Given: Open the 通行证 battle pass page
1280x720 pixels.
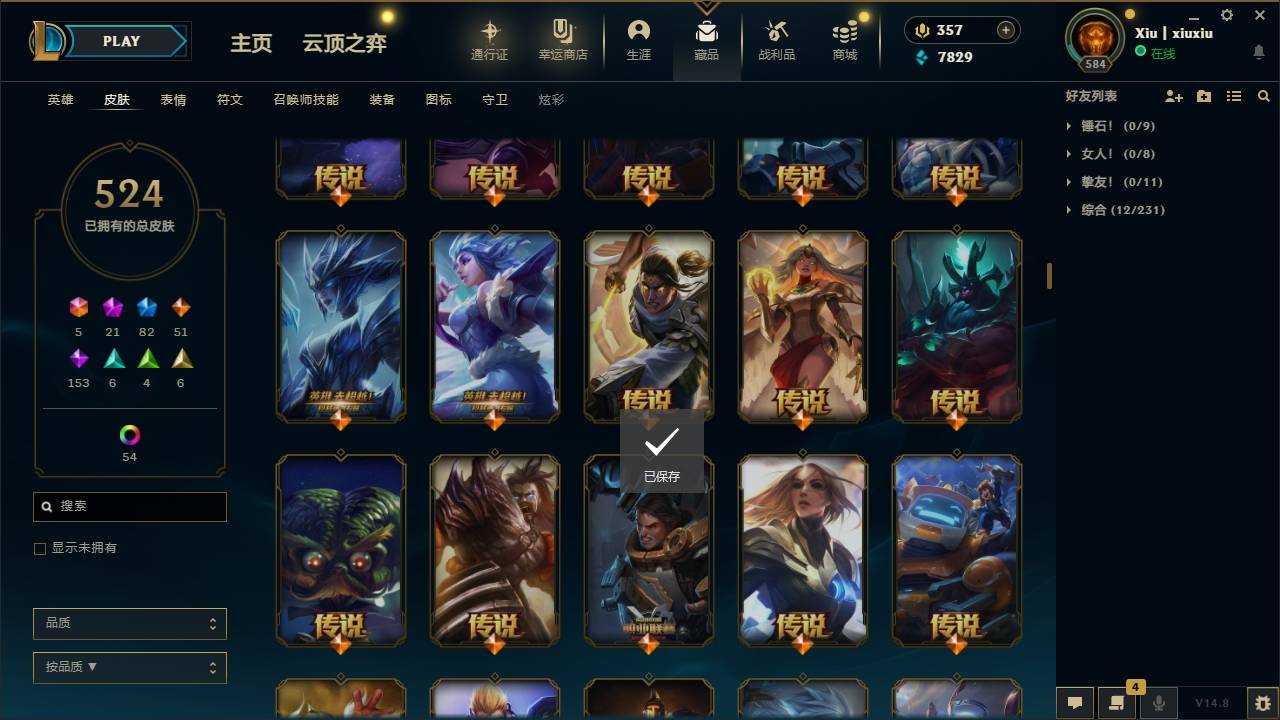Looking at the screenshot, I should point(489,40).
